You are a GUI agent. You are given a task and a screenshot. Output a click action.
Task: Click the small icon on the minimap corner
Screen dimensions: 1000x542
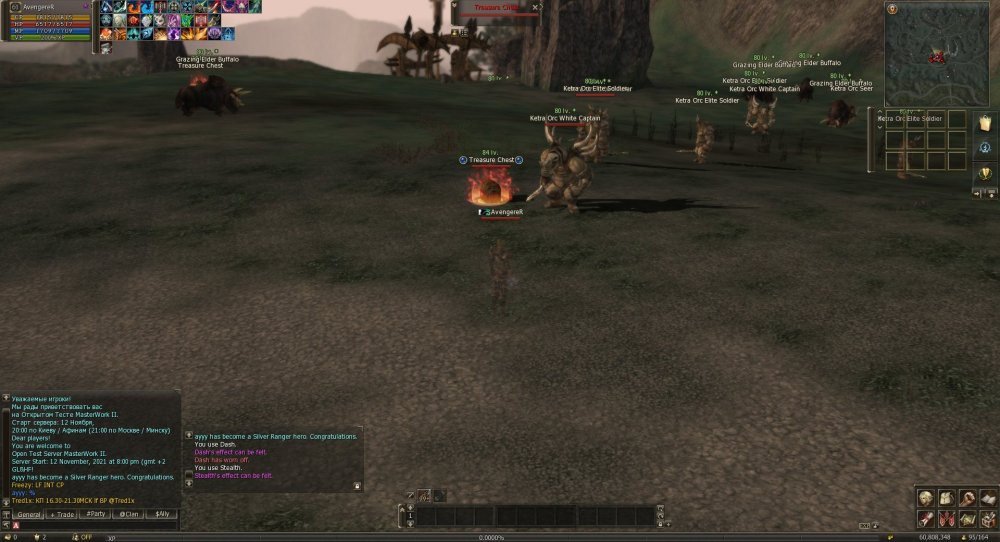[891, 8]
